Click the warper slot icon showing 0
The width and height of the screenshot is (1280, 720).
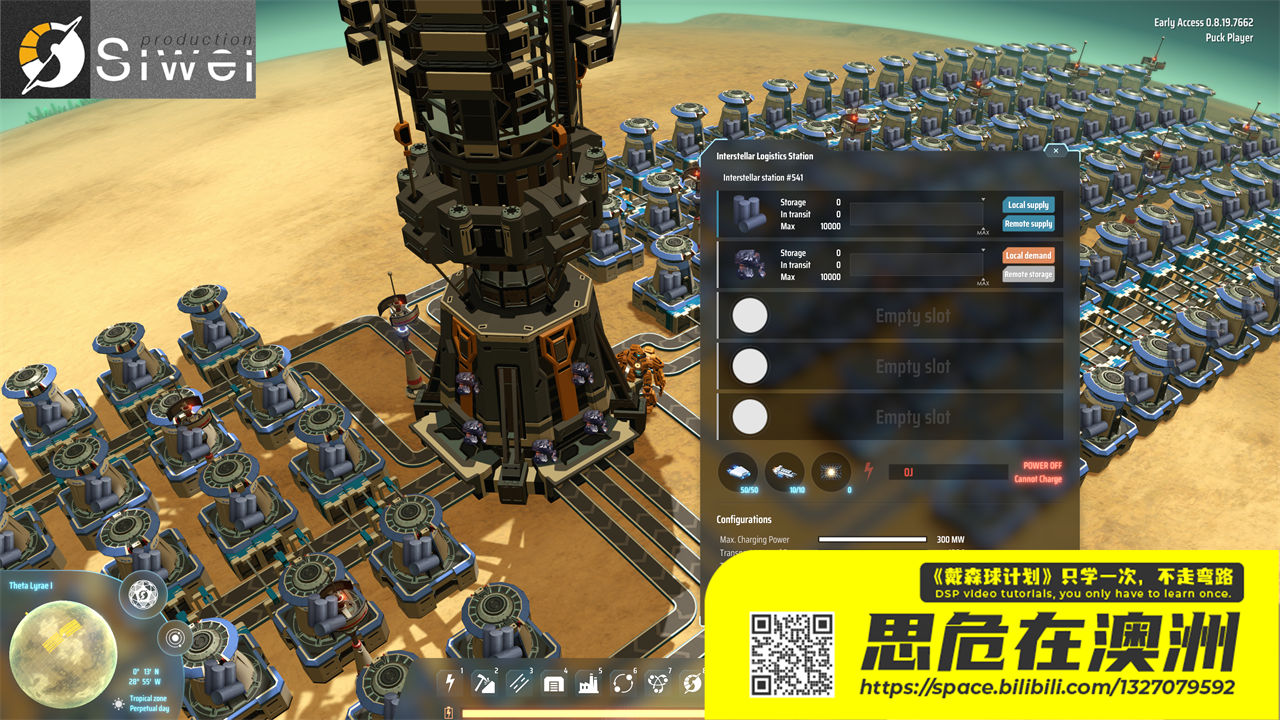[828, 472]
